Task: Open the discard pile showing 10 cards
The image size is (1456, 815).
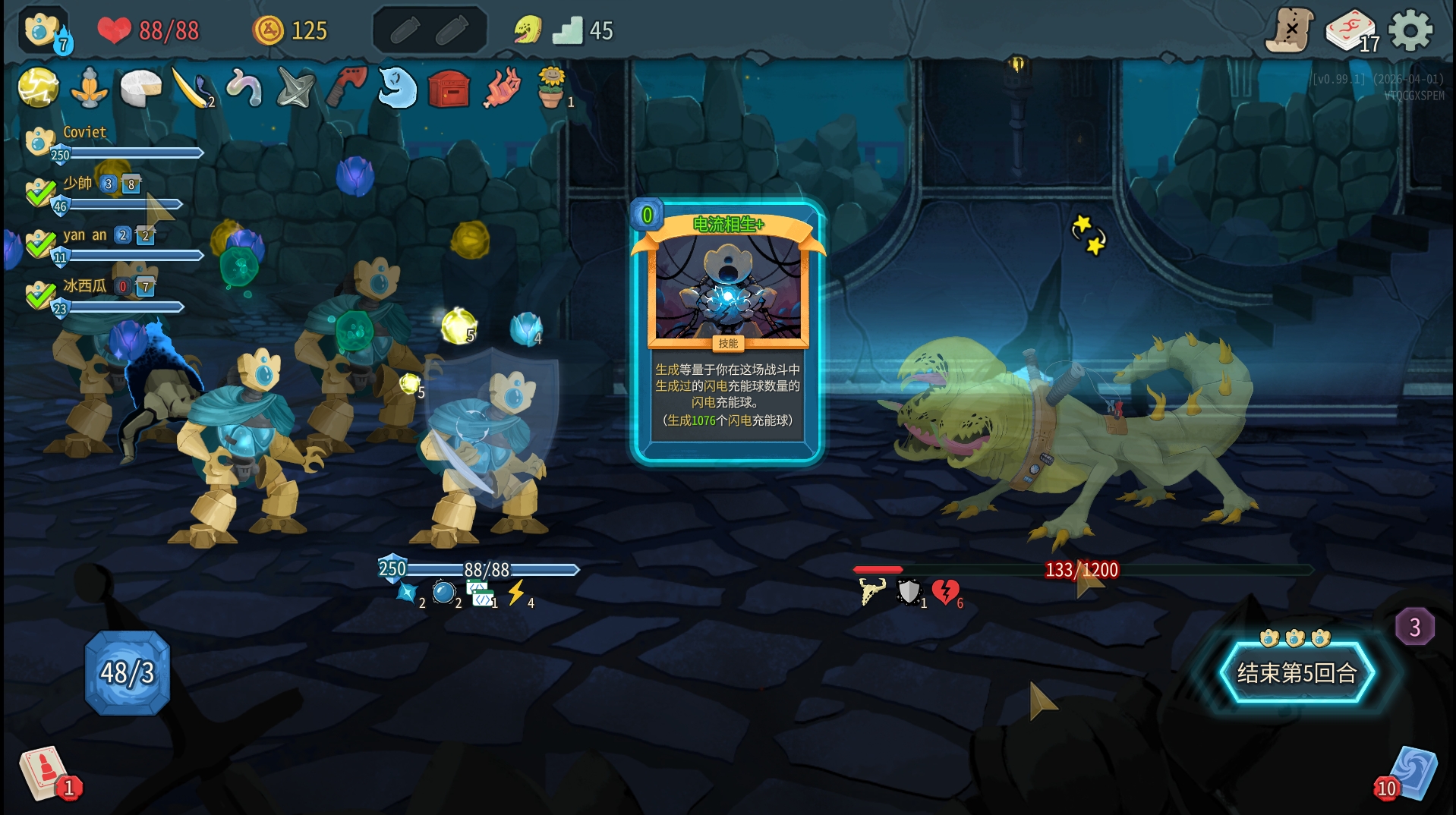Action: point(1410,774)
